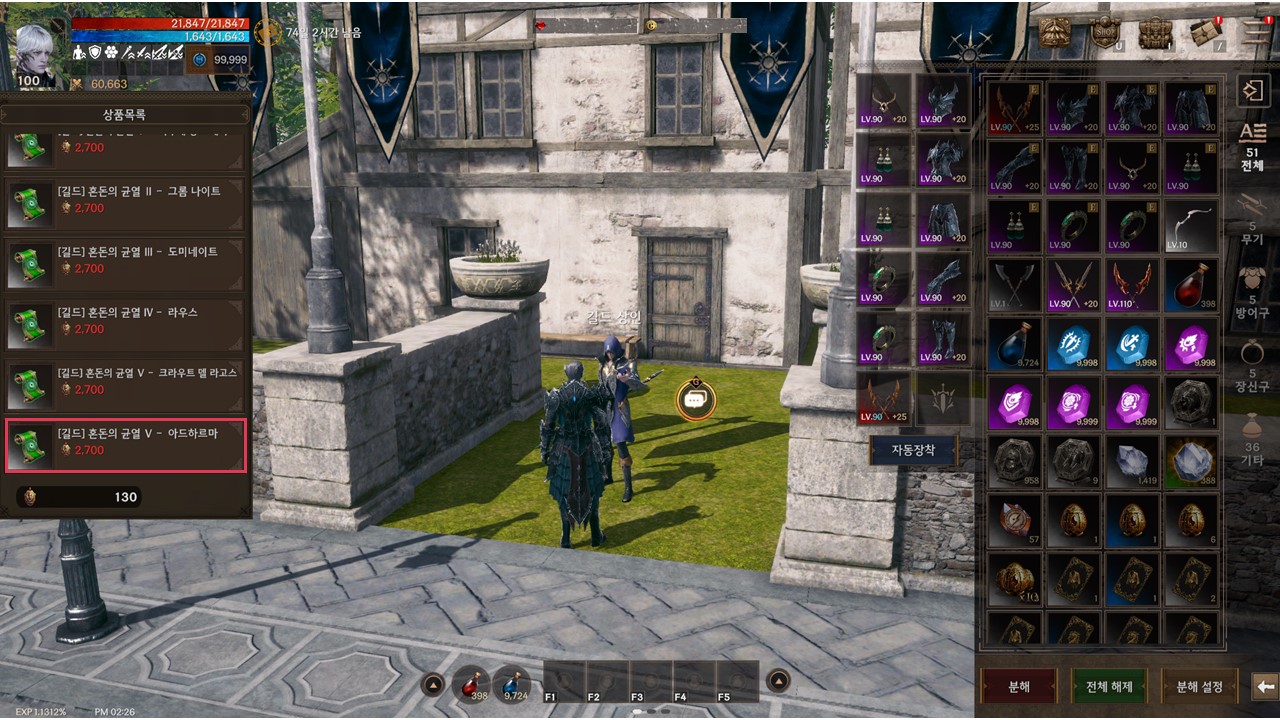Open the 장신구 accessories tab

pyautogui.click(x=1252, y=363)
